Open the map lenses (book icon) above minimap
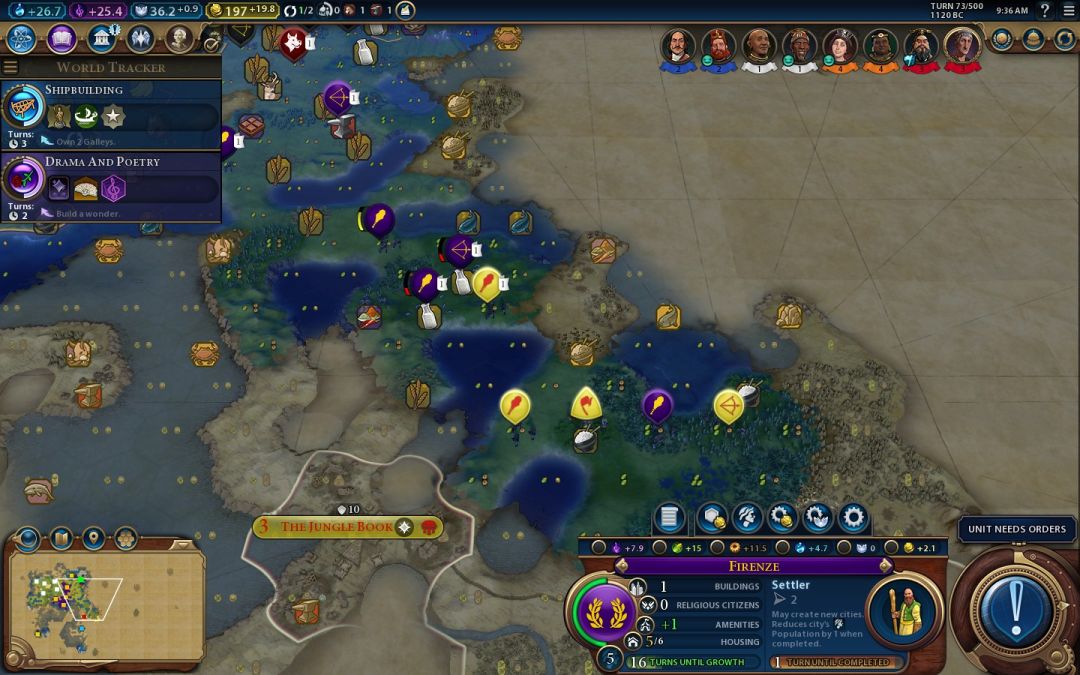Viewport: 1080px width, 675px height. point(61,541)
